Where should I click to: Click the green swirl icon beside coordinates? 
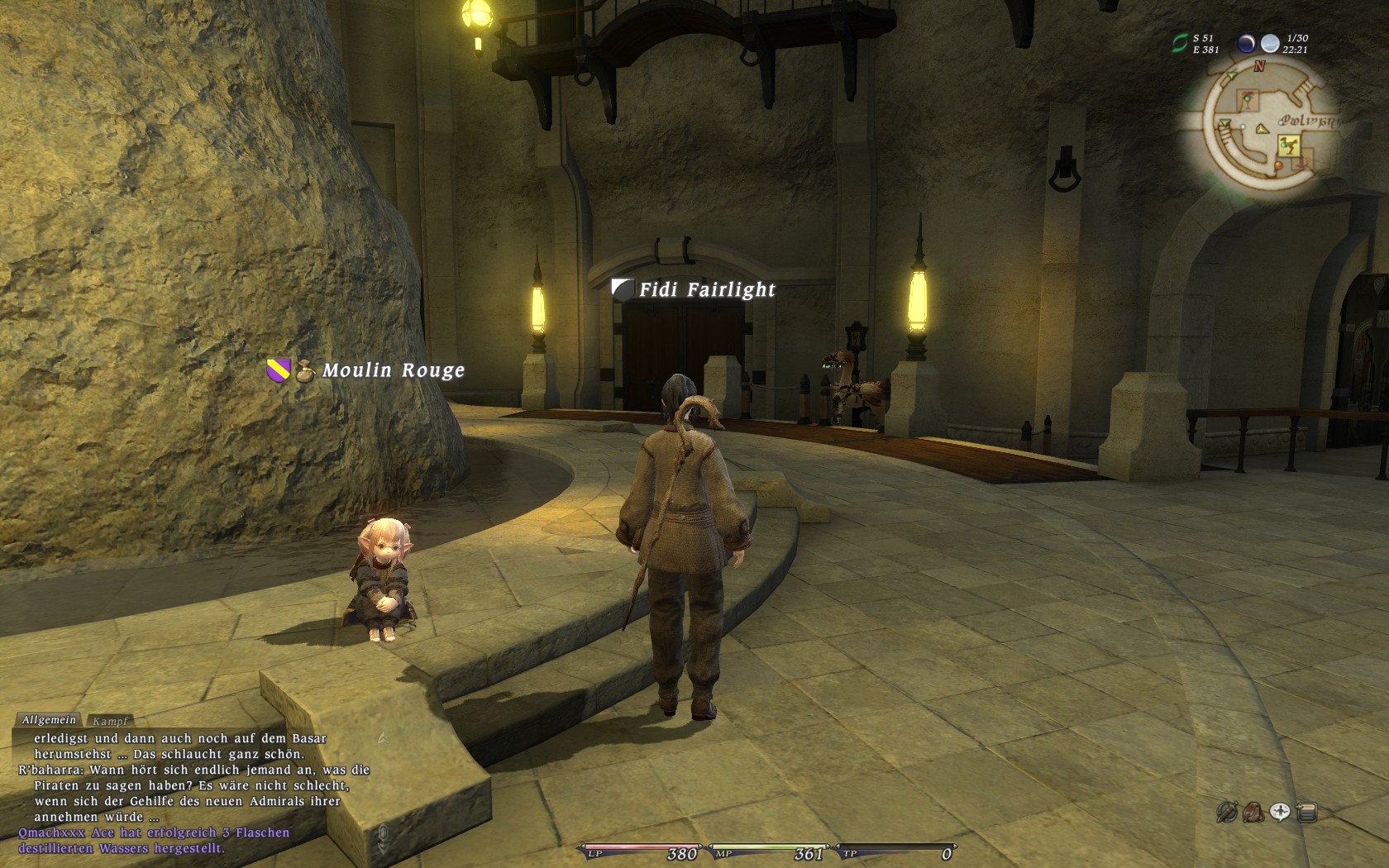(x=1180, y=43)
